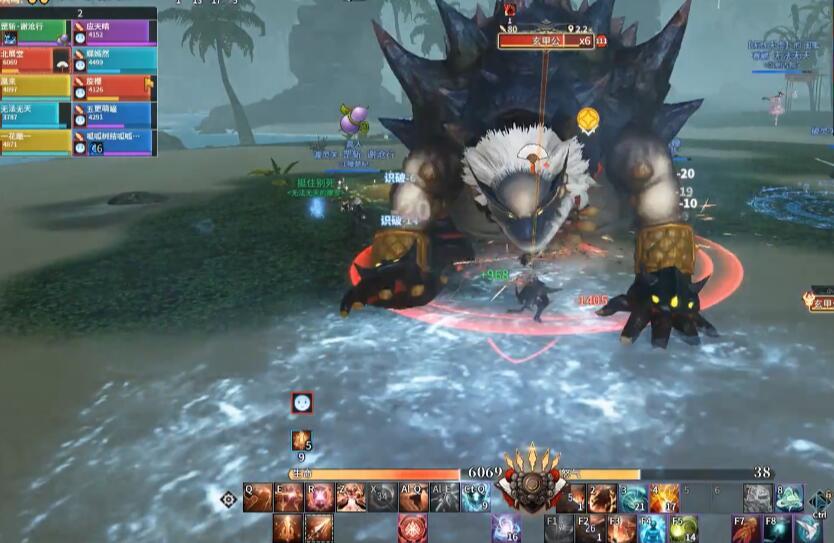Use the skill bound to E
This screenshot has height=543, width=834.
[x=289, y=497]
